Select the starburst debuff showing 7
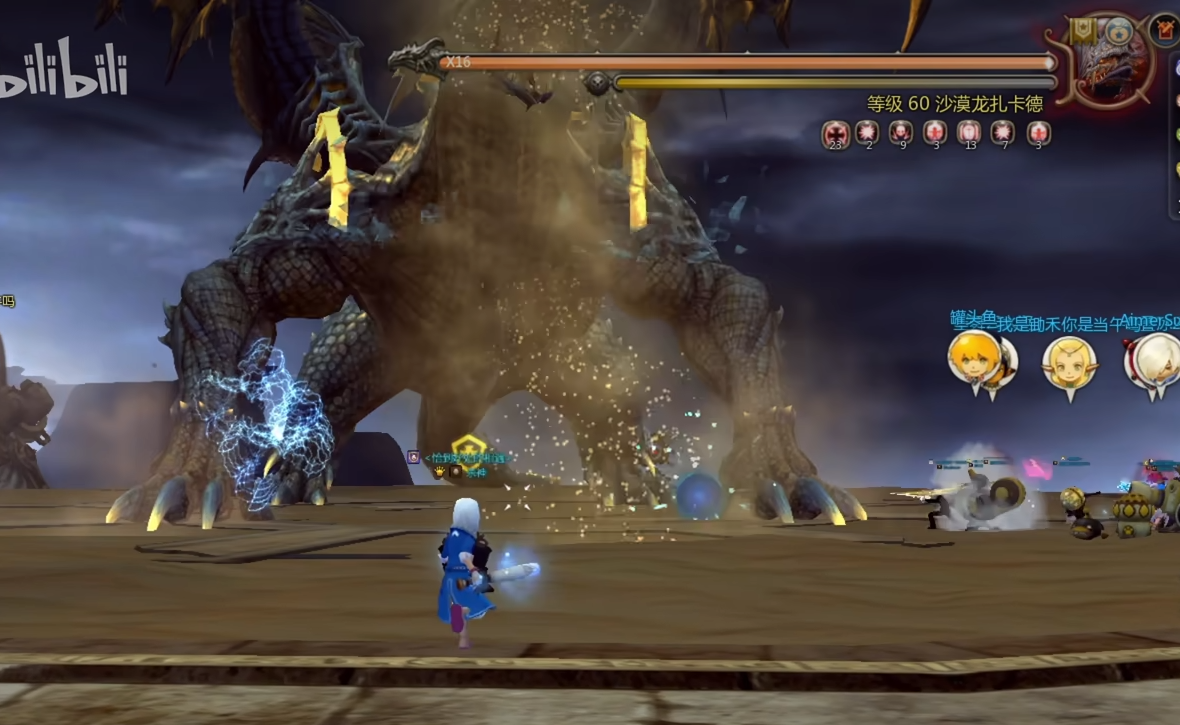 tap(1002, 132)
